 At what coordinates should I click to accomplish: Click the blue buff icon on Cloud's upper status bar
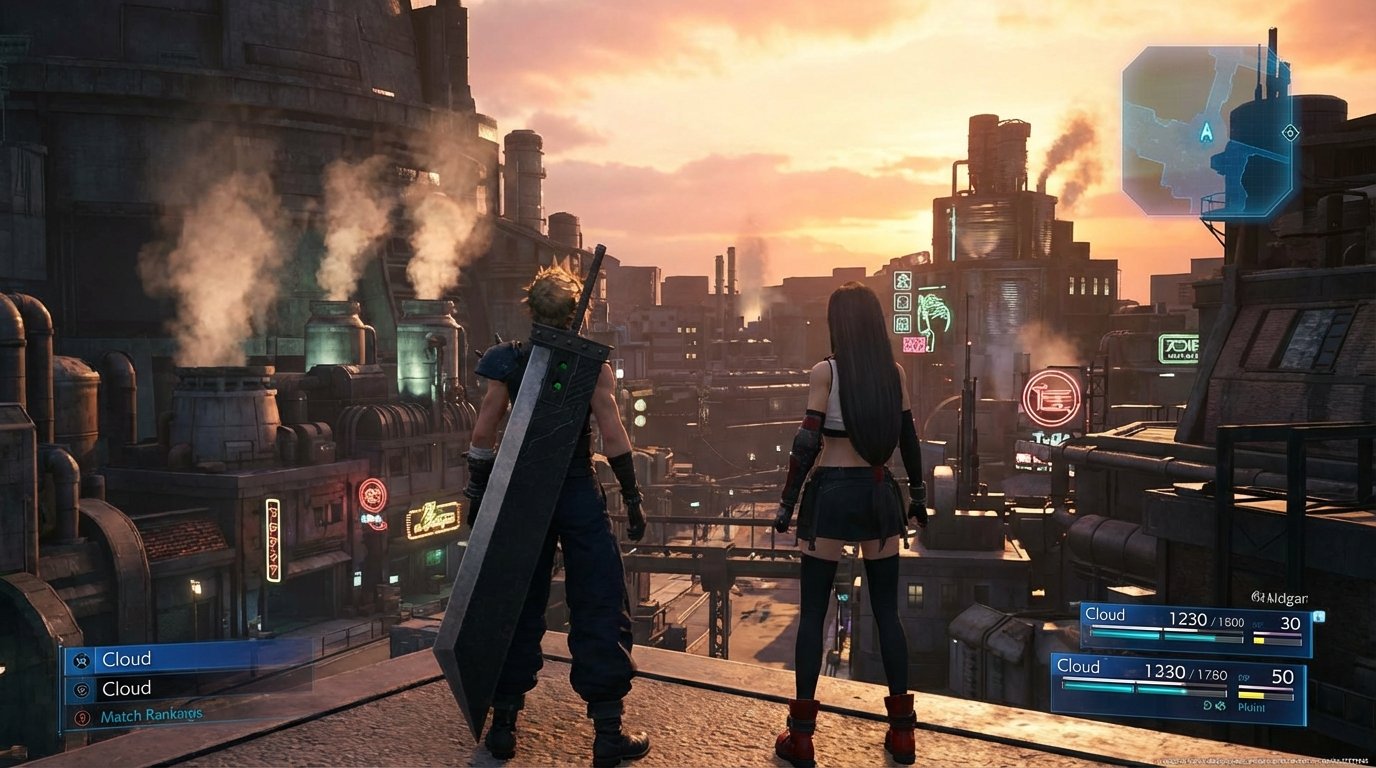1319,616
